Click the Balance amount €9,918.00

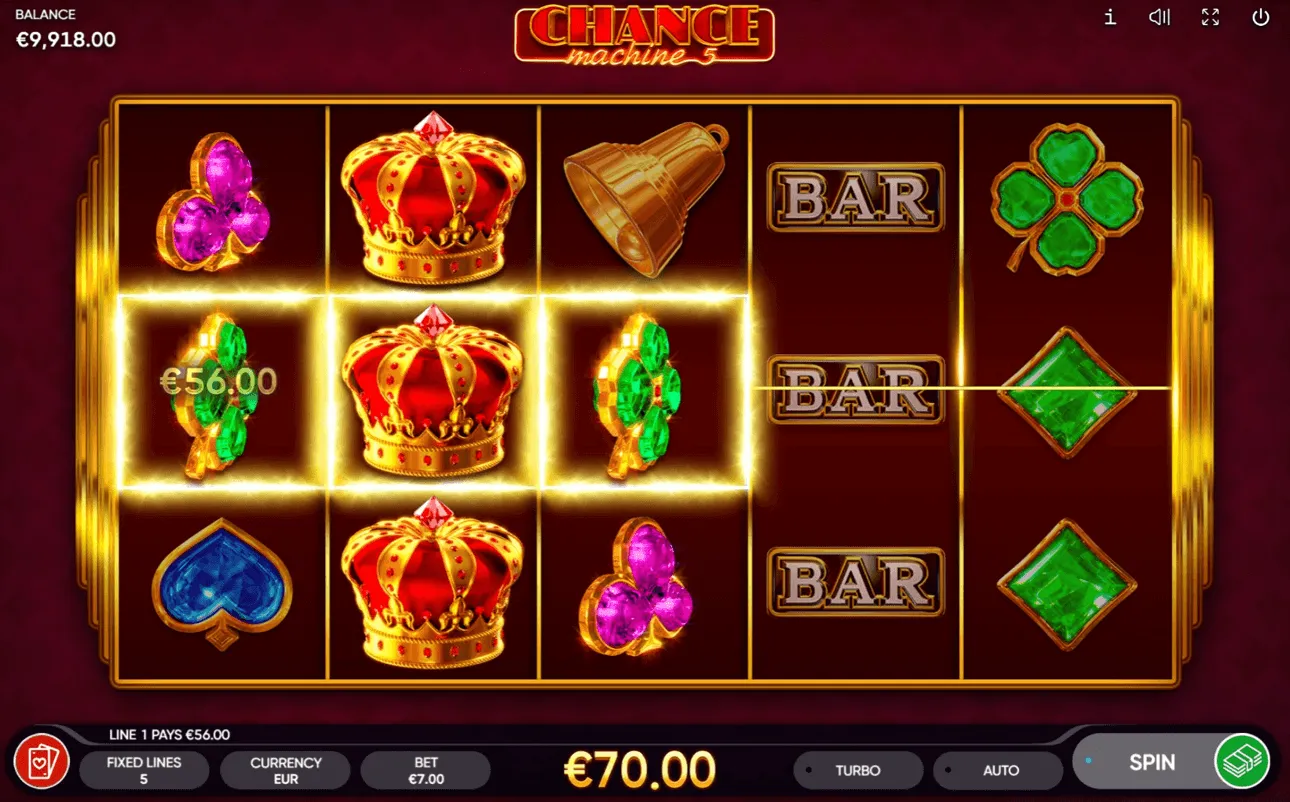66,39
